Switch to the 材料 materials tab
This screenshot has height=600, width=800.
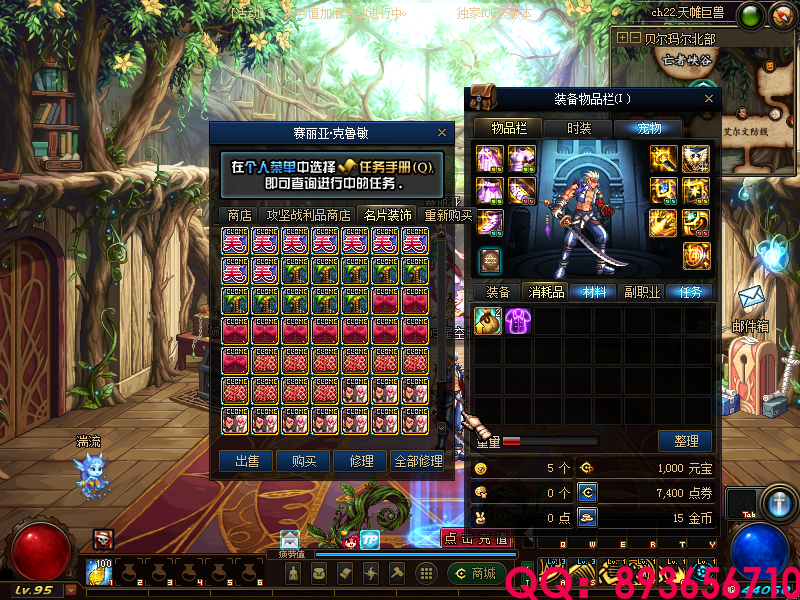click(x=594, y=292)
